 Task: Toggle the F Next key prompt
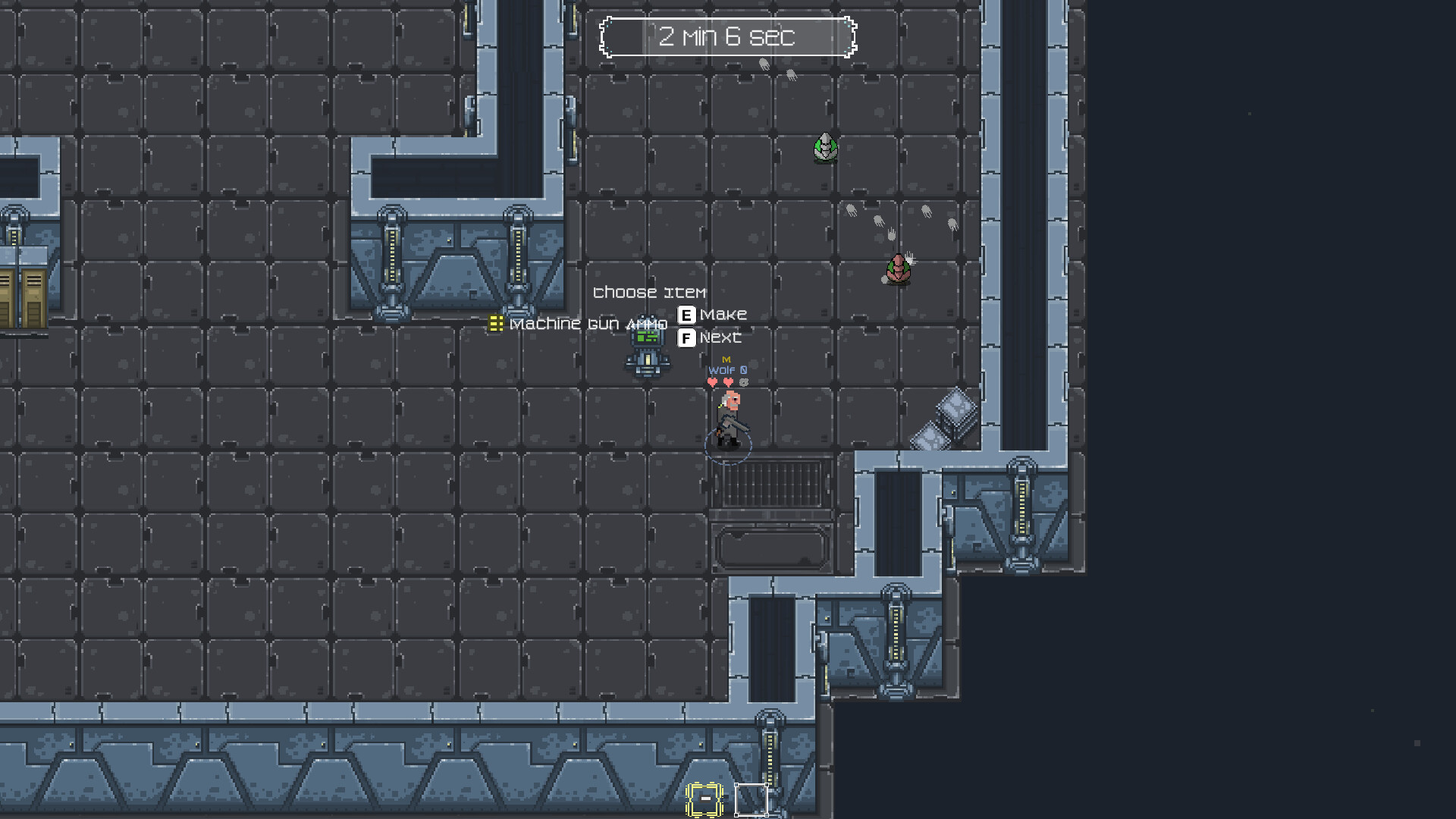(687, 337)
